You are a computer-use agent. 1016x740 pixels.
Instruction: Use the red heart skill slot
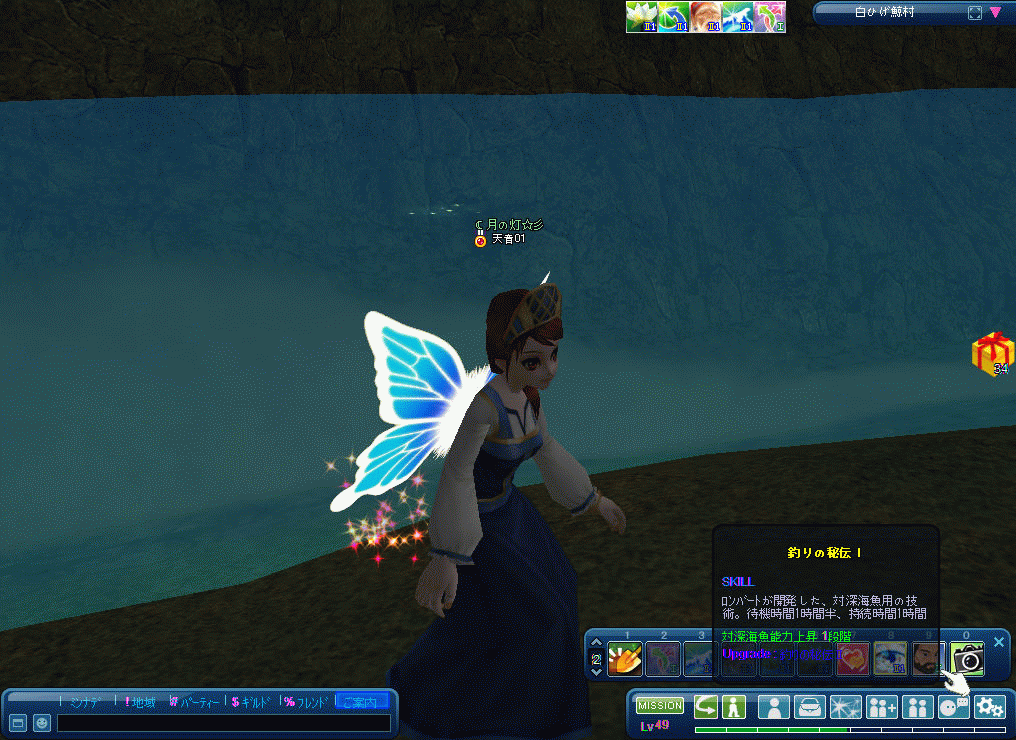coord(852,658)
